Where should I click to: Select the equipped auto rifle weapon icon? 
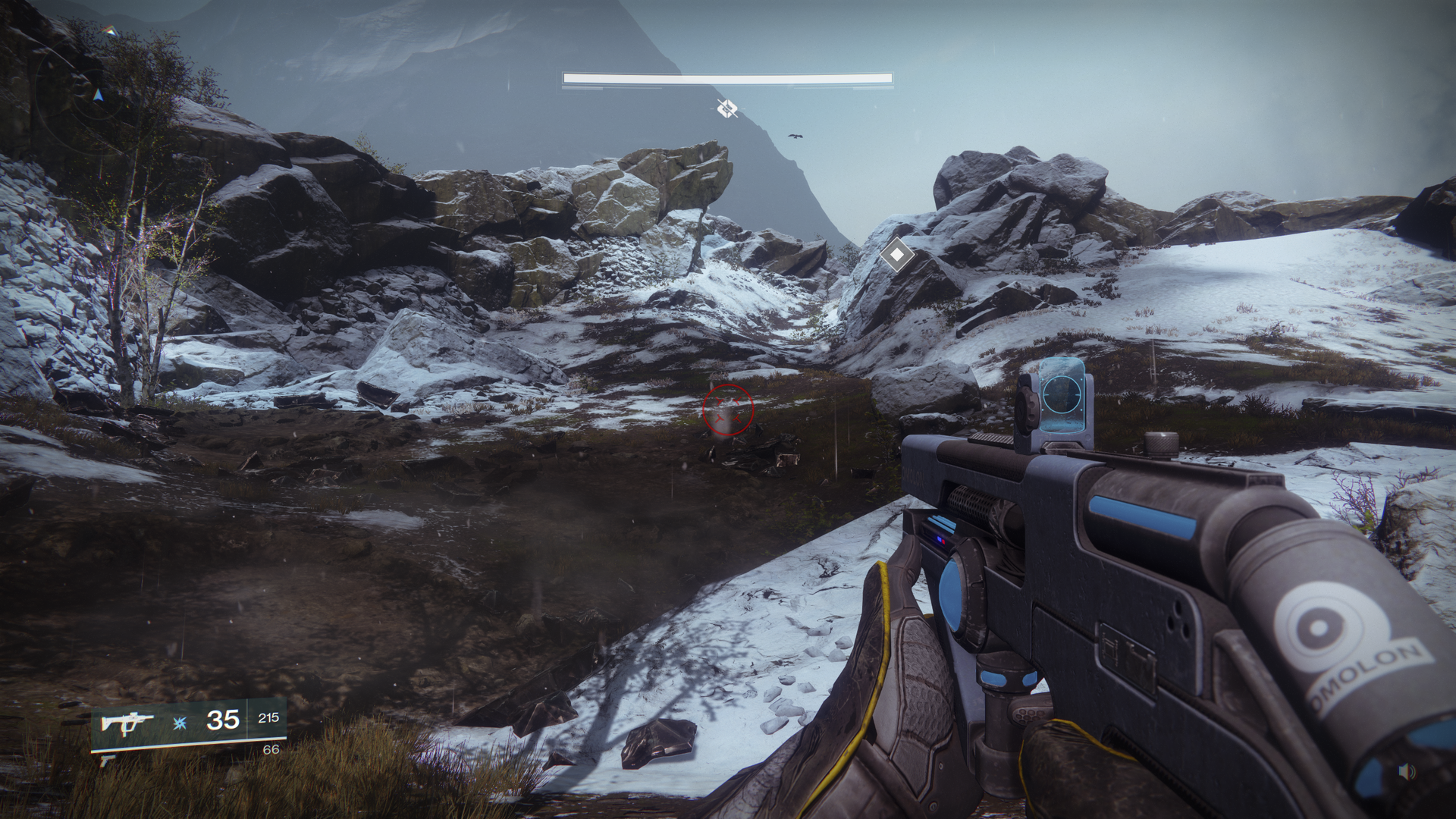click(x=126, y=721)
